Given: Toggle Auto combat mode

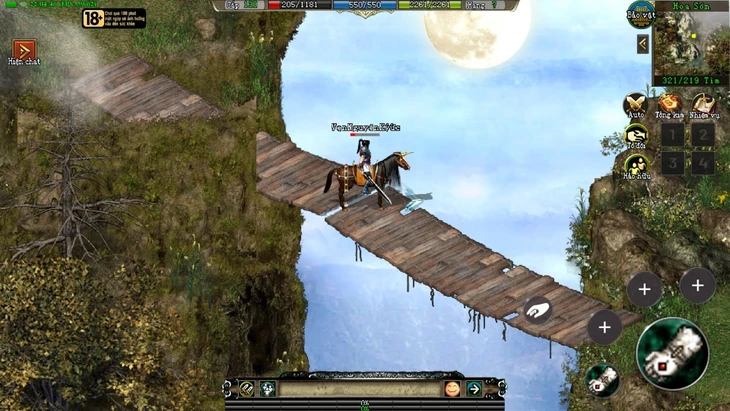Looking at the screenshot, I should [635, 105].
